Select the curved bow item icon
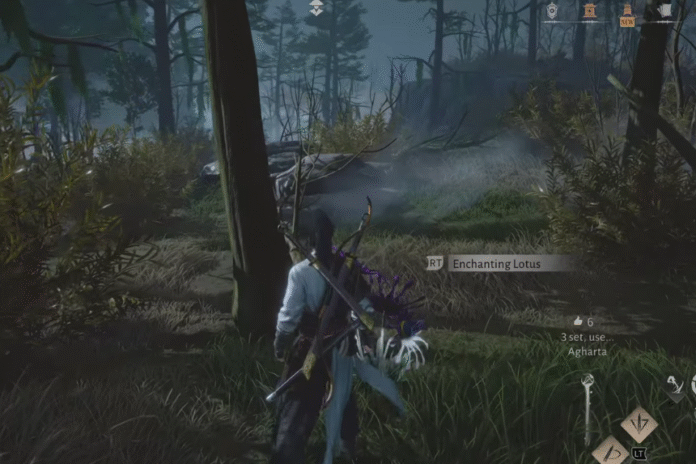This screenshot has width=696, height=464. (676, 386)
